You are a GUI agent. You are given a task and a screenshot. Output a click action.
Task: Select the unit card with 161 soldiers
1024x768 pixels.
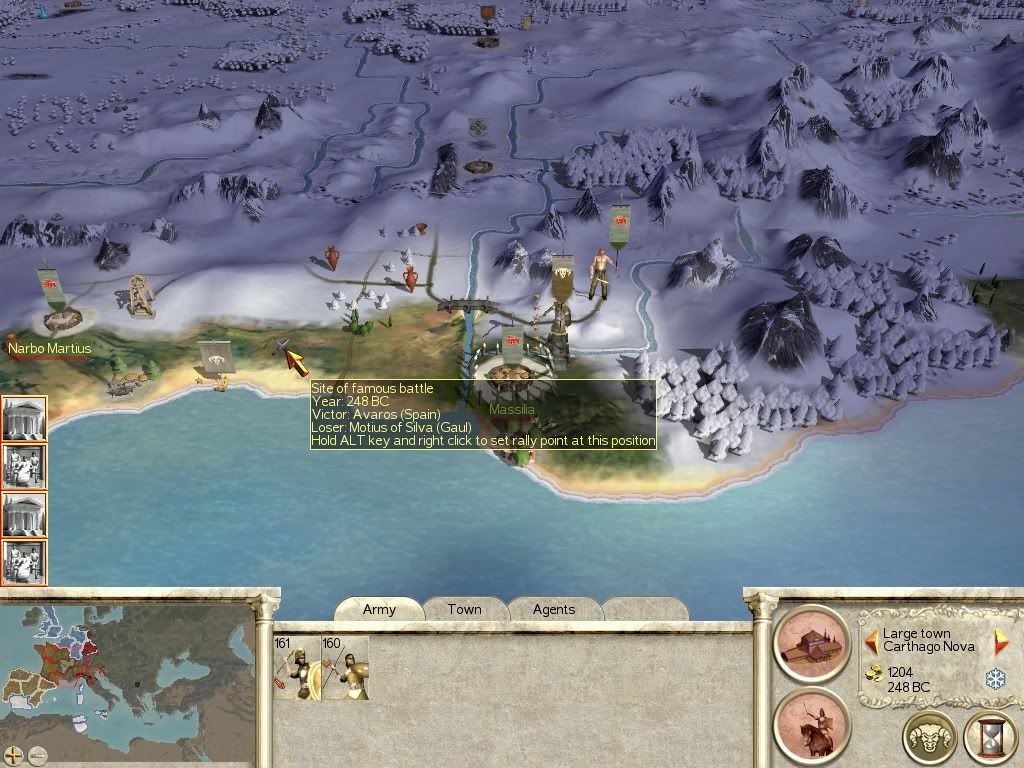(x=297, y=668)
